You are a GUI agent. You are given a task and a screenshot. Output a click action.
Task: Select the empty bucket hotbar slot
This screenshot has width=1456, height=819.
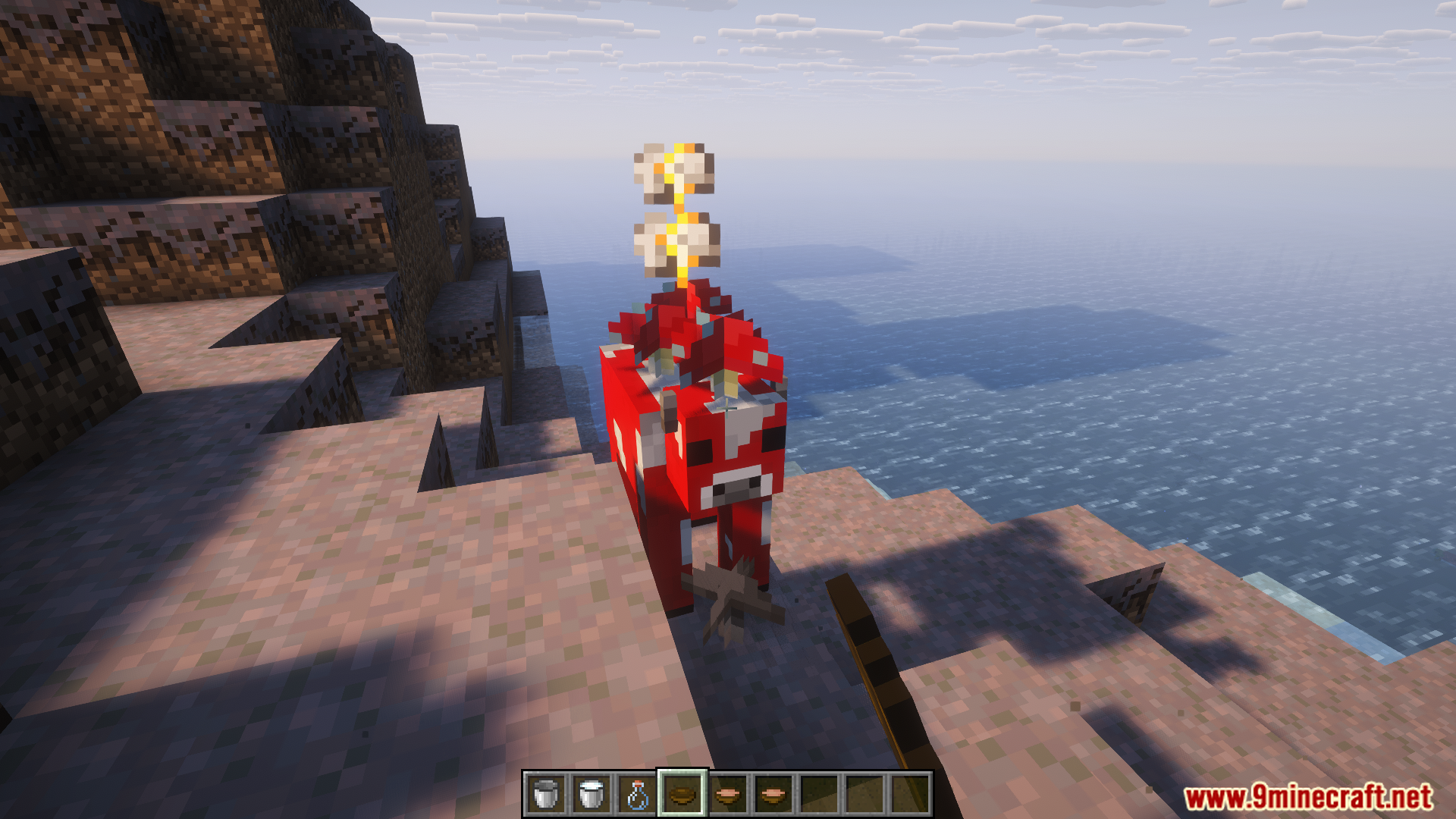pos(545,794)
